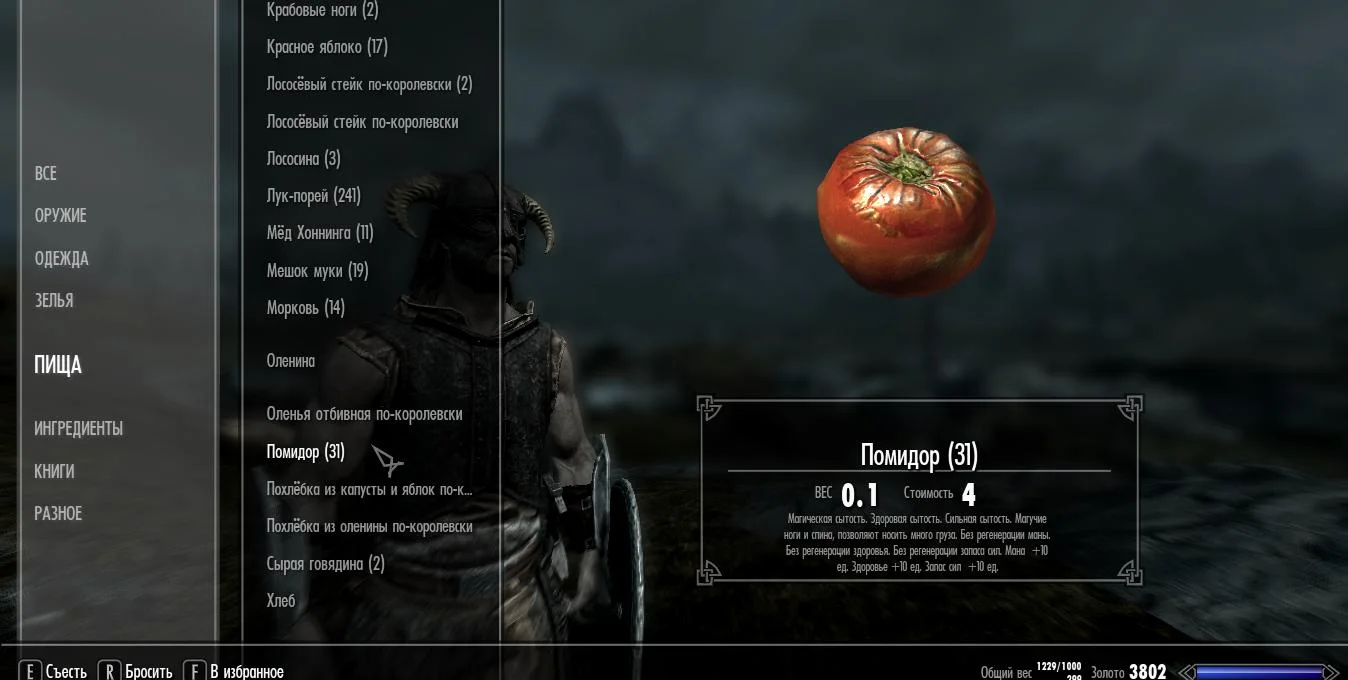Choose the РАЗНОЕ category

point(58,514)
